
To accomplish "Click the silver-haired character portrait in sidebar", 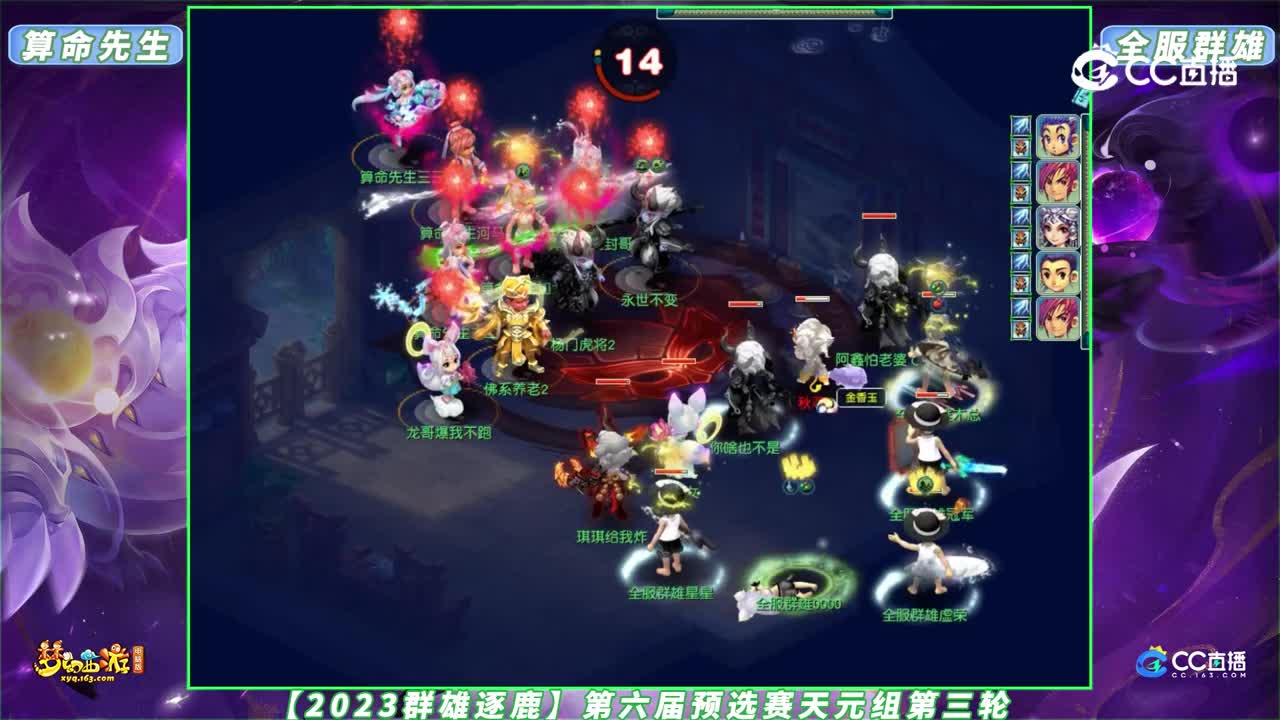I will coord(1058,226).
